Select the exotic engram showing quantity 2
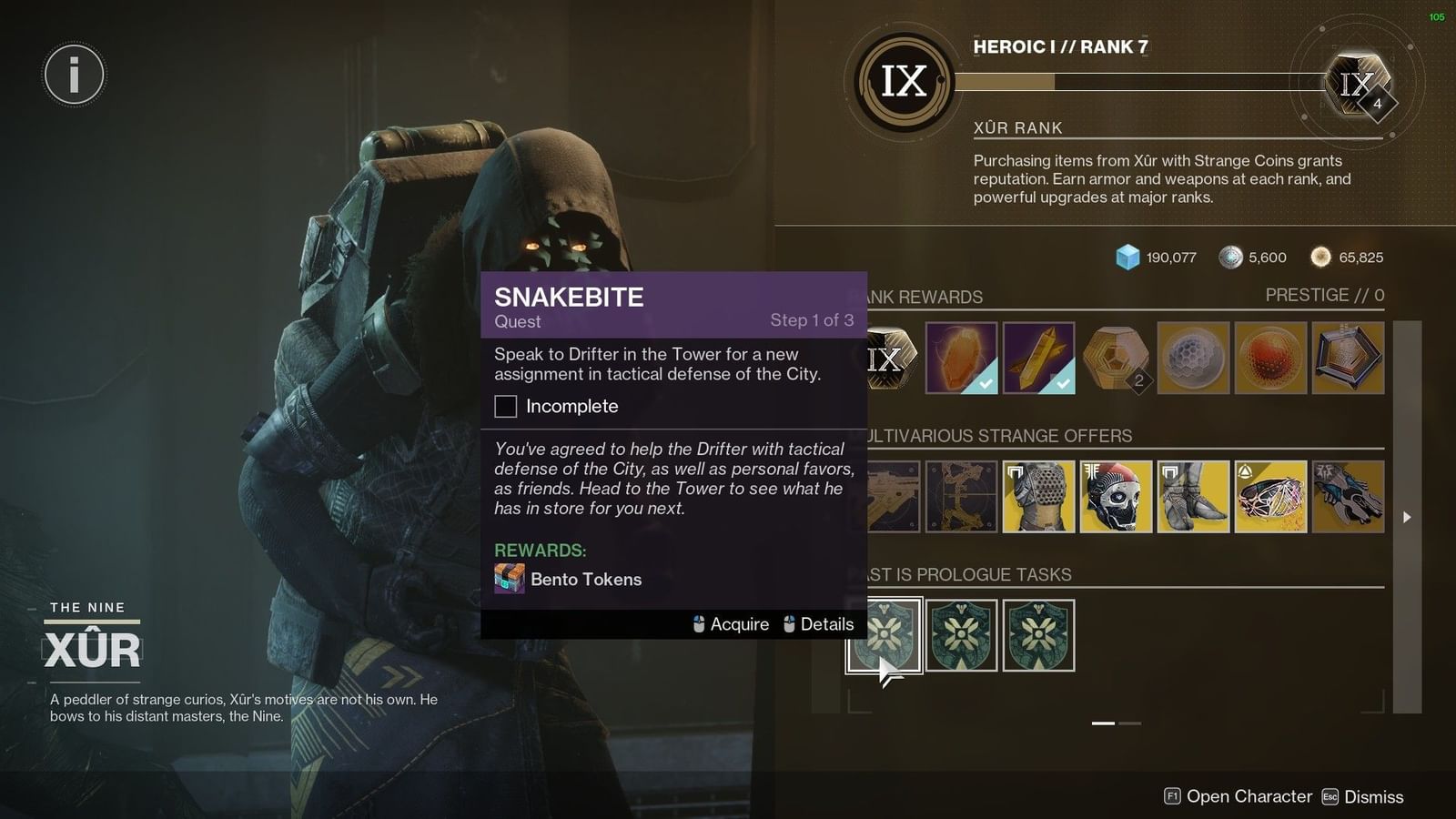The image size is (1456, 819). (x=1116, y=359)
